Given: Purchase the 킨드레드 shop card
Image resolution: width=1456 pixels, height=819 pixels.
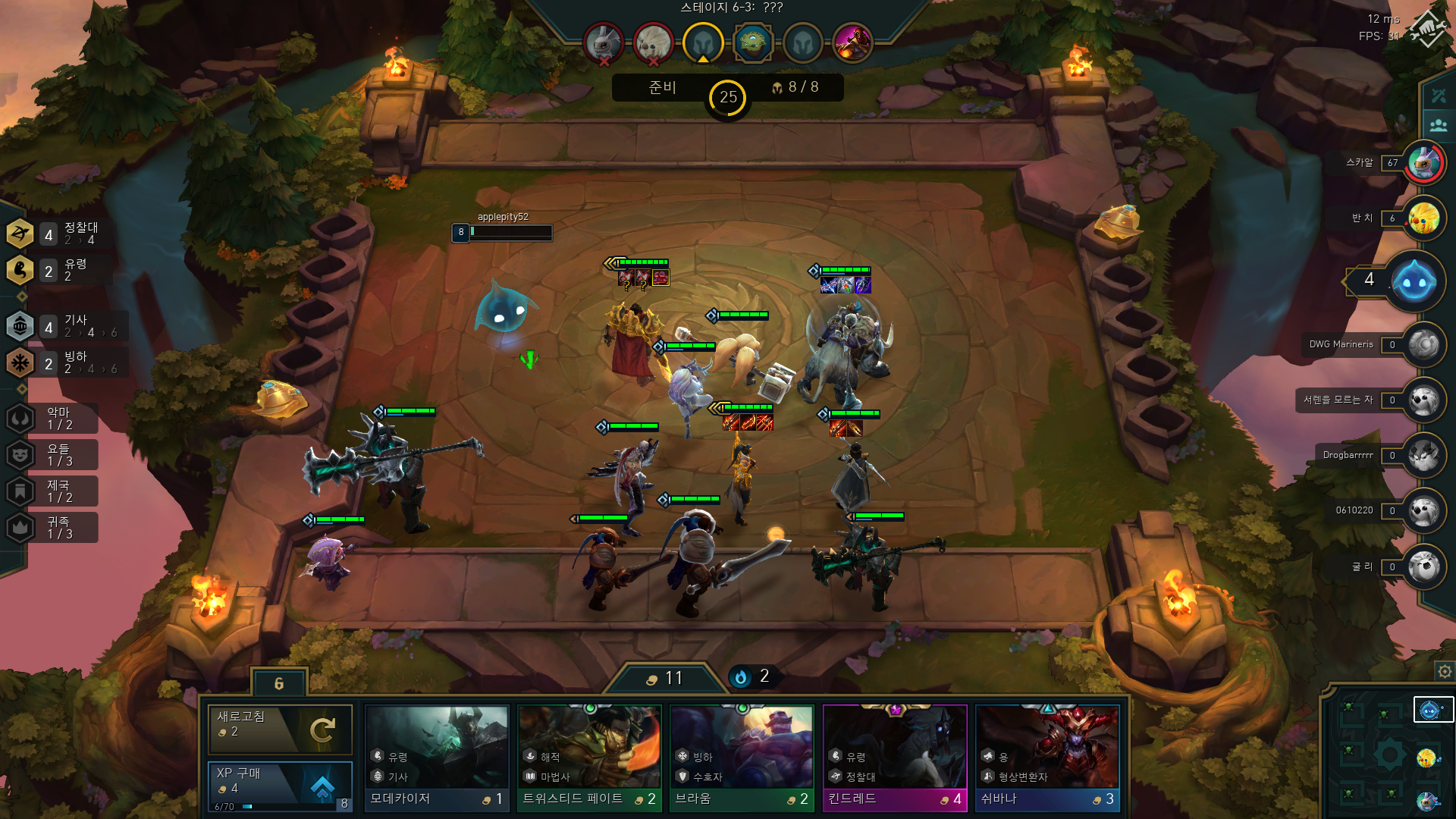Looking at the screenshot, I should (895, 758).
